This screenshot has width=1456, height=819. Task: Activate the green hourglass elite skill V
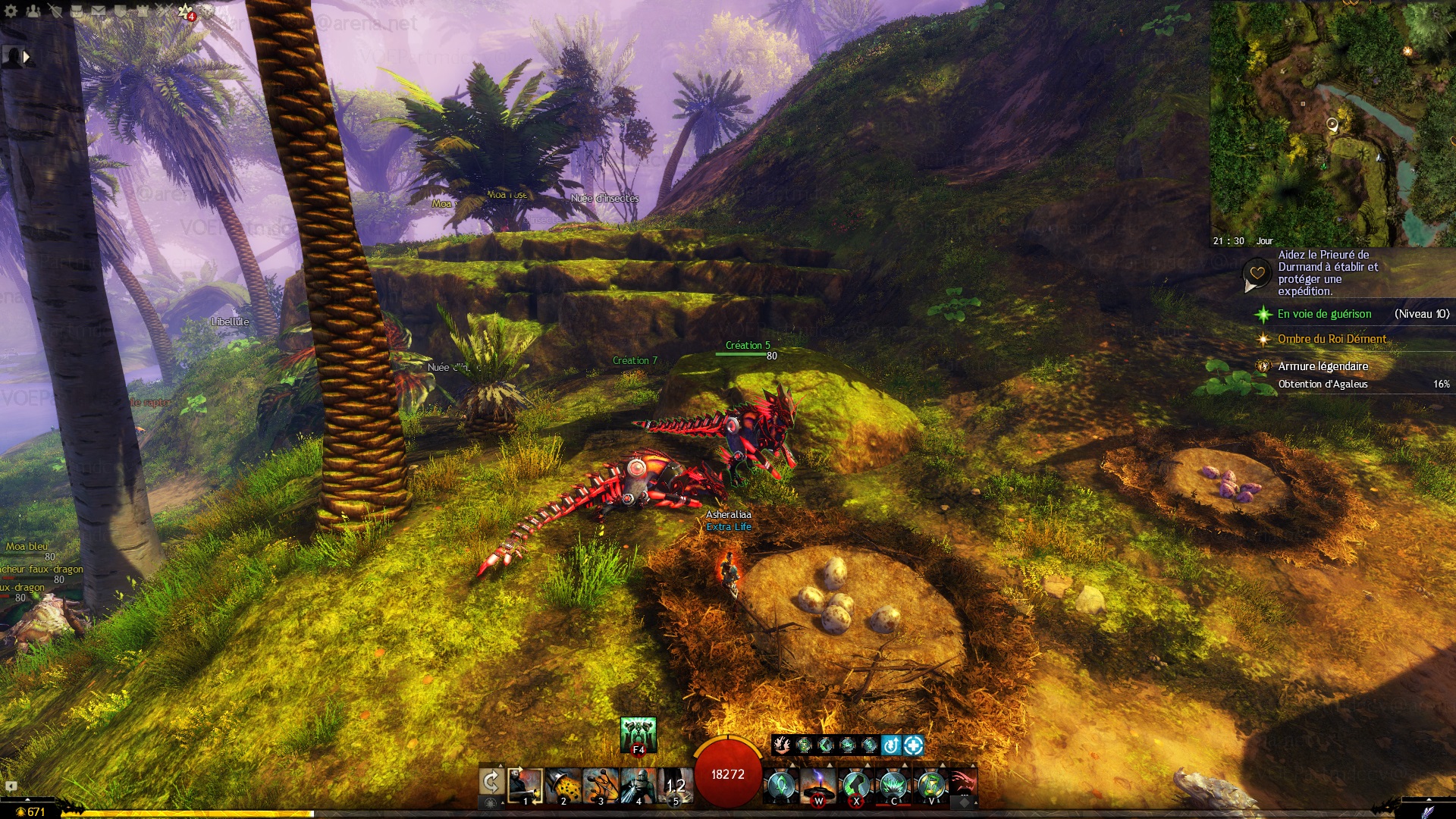pyautogui.click(x=931, y=786)
